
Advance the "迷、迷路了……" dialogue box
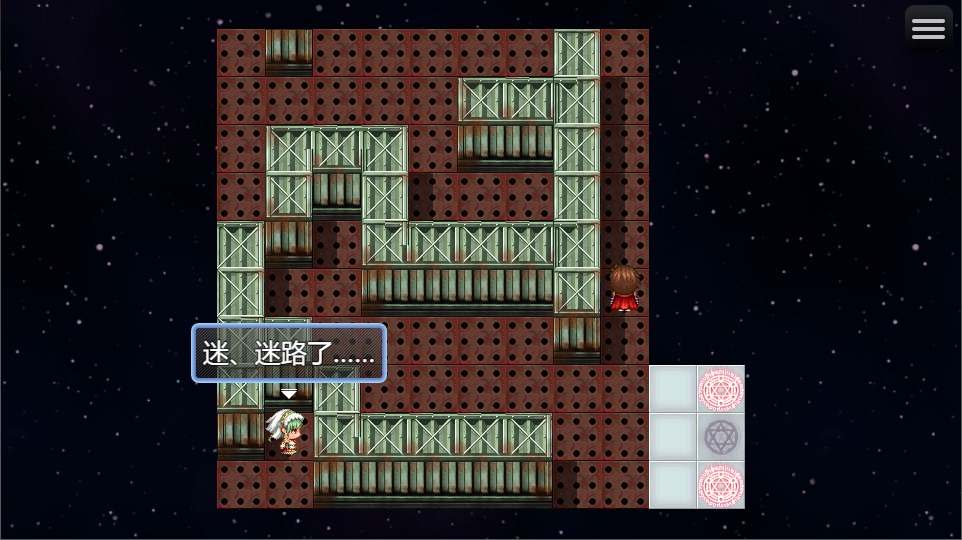coord(289,354)
